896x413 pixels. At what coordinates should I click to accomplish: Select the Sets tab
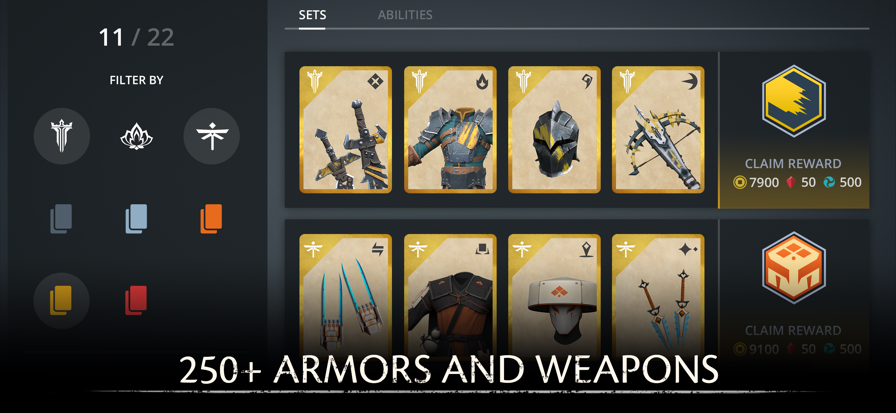(312, 15)
